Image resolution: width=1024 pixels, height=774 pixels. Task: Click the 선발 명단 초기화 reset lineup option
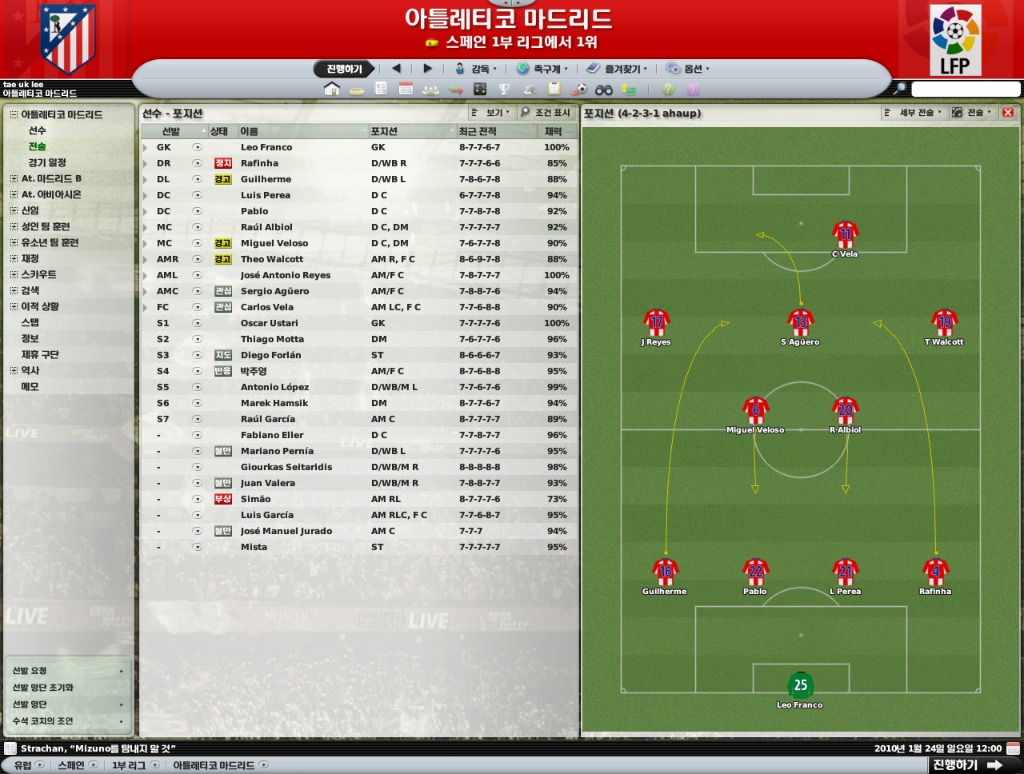click(x=42, y=688)
